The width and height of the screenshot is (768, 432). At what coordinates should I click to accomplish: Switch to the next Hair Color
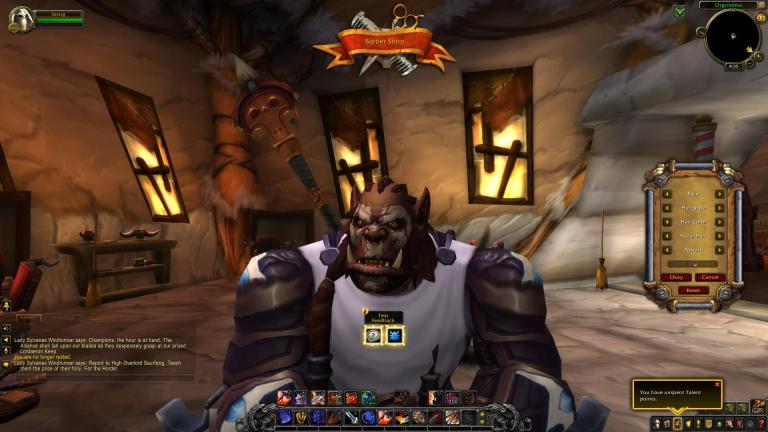point(719,222)
